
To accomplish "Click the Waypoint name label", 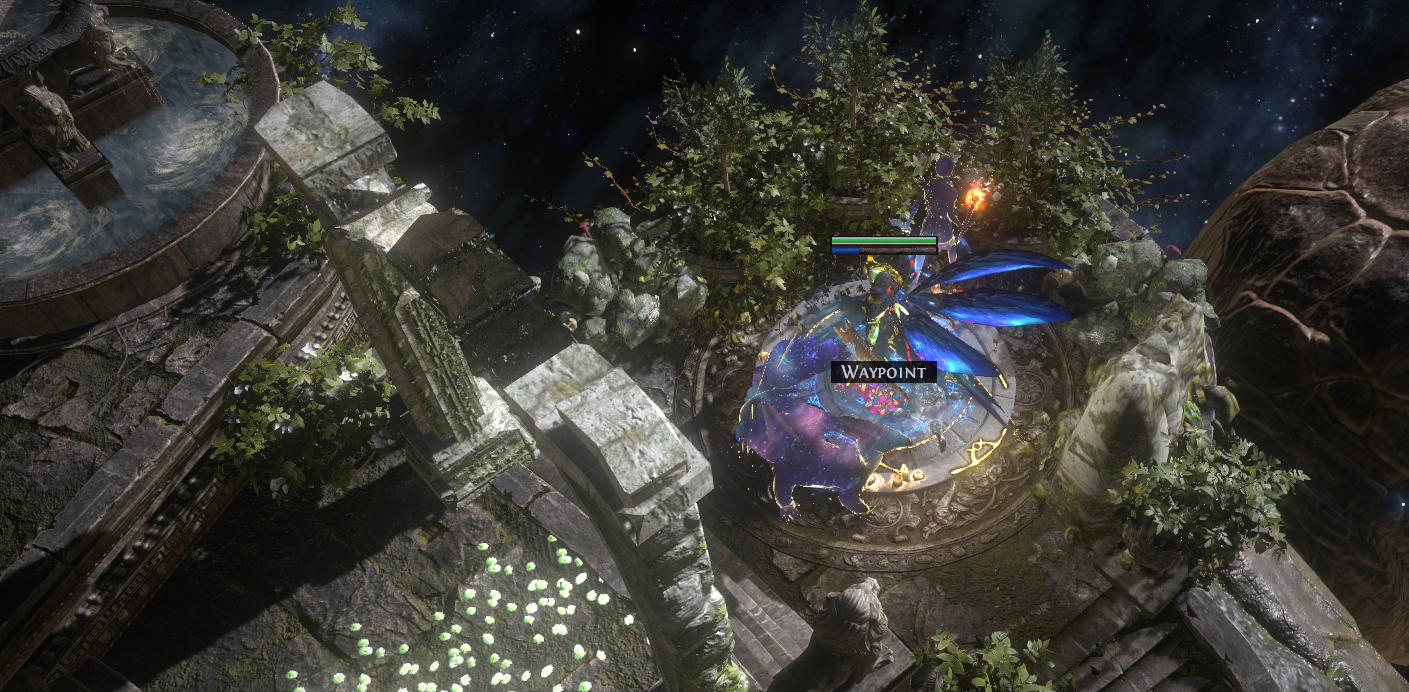I will click(x=884, y=372).
